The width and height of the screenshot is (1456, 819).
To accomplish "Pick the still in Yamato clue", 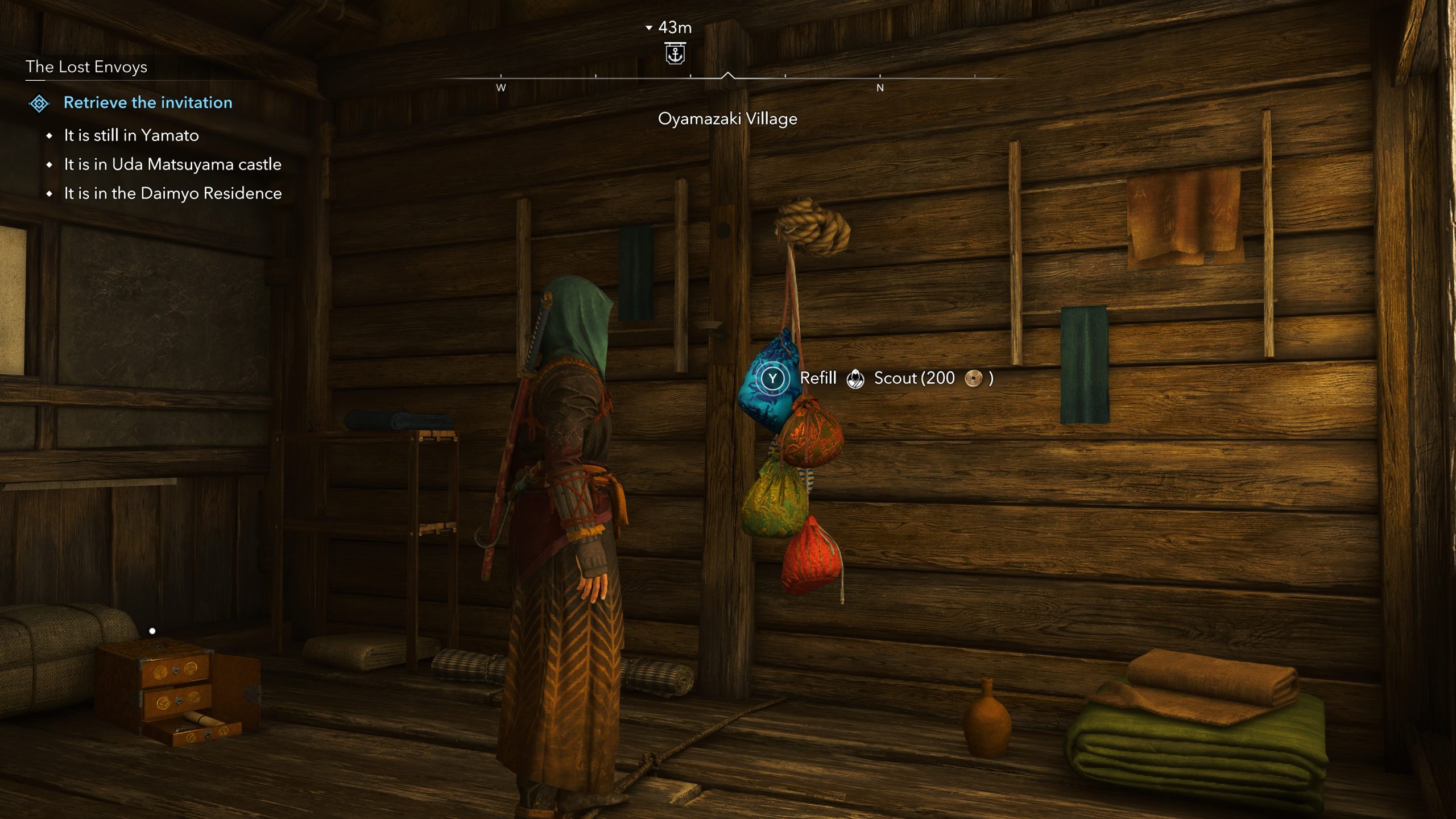I will (x=131, y=135).
